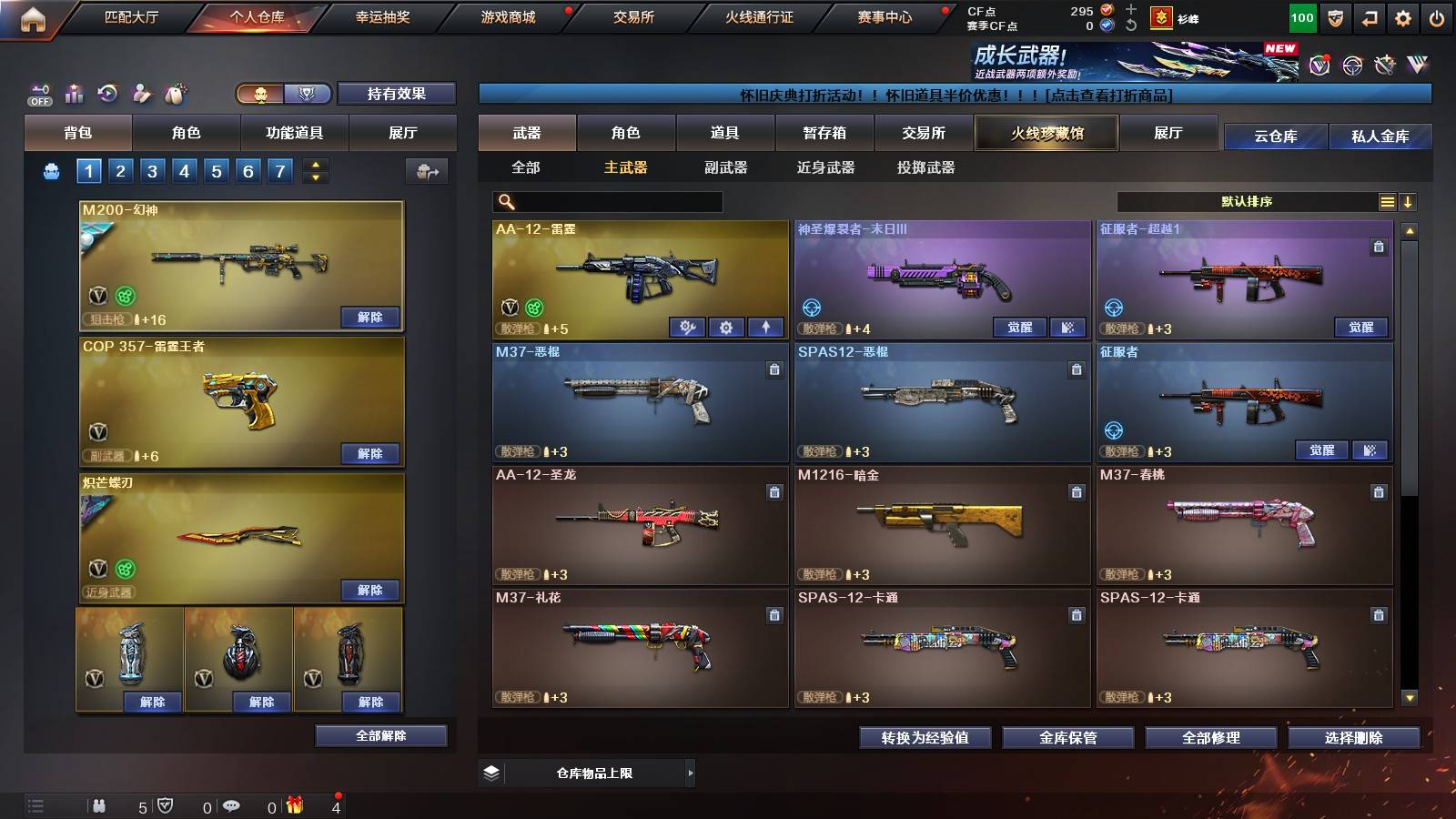Click the 全部解除 button in the left panel
Screen dimensions: 1456x819
coord(380,735)
